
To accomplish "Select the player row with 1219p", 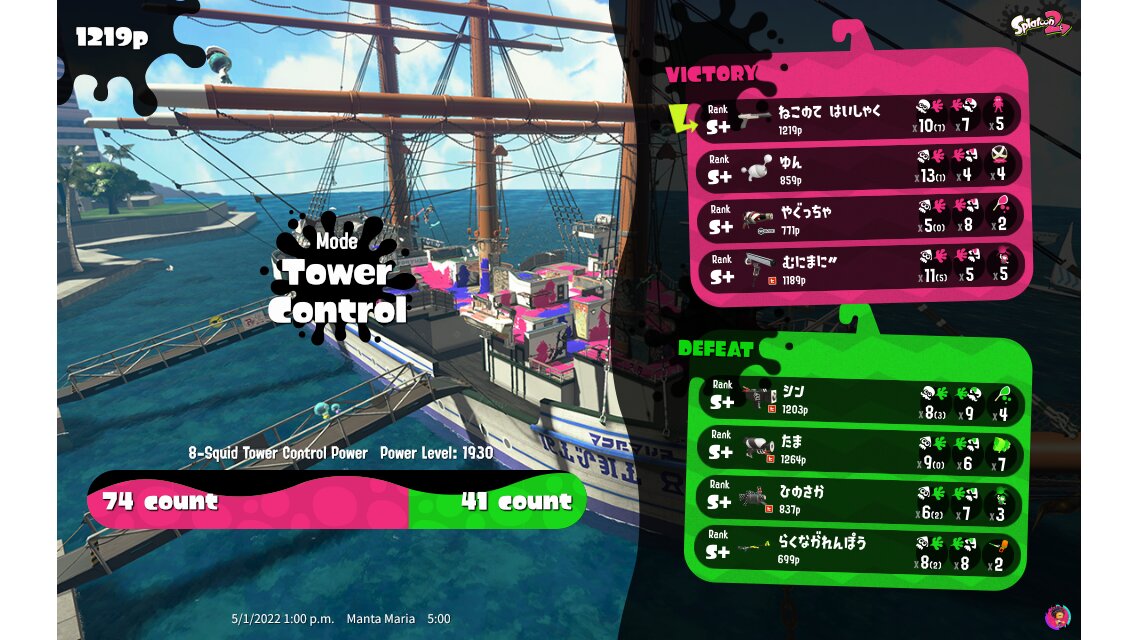I will tap(860, 117).
